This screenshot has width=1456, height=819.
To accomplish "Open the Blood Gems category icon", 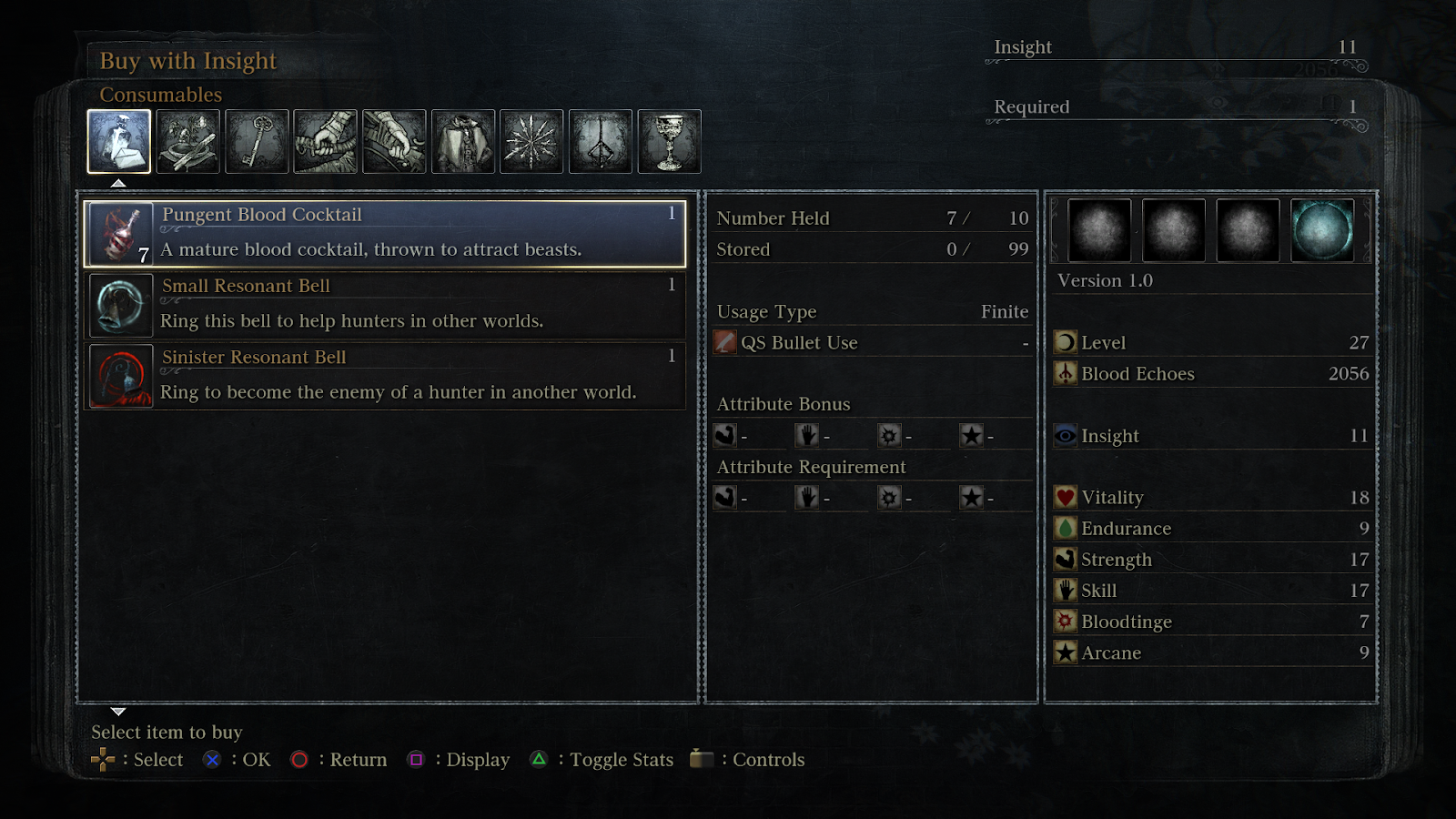I will [532, 141].
